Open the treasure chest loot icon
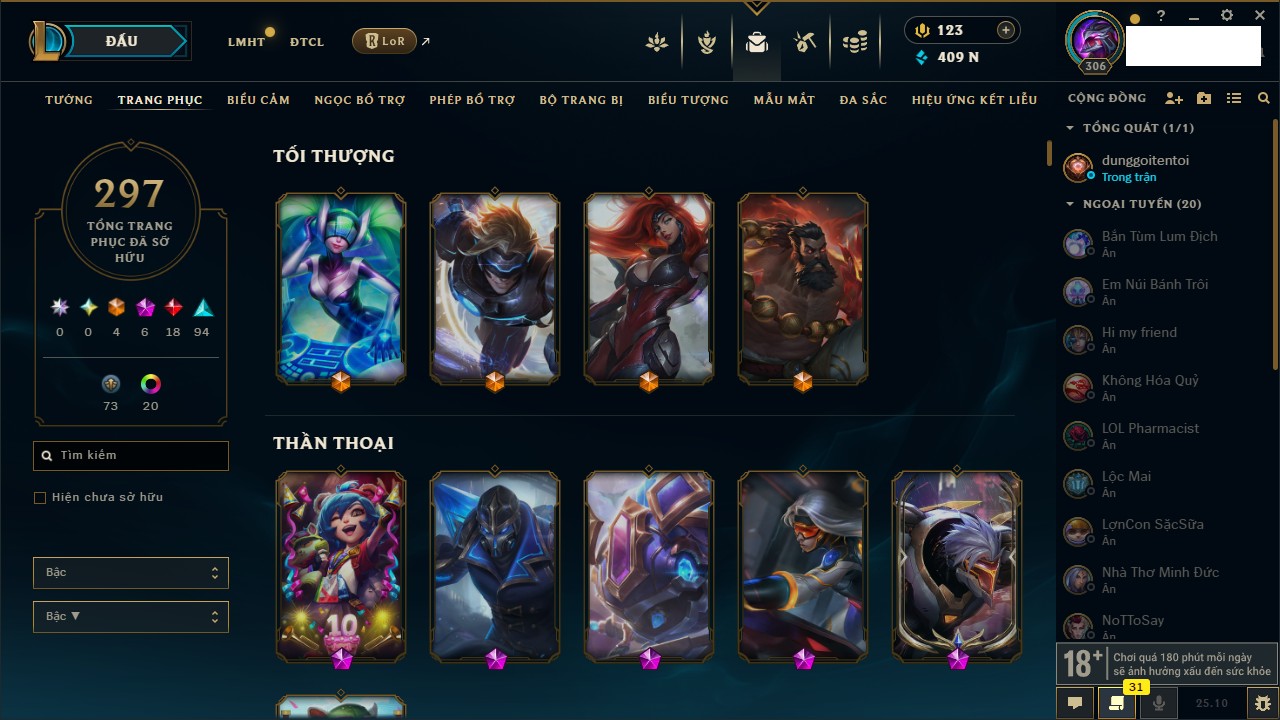 805,42
